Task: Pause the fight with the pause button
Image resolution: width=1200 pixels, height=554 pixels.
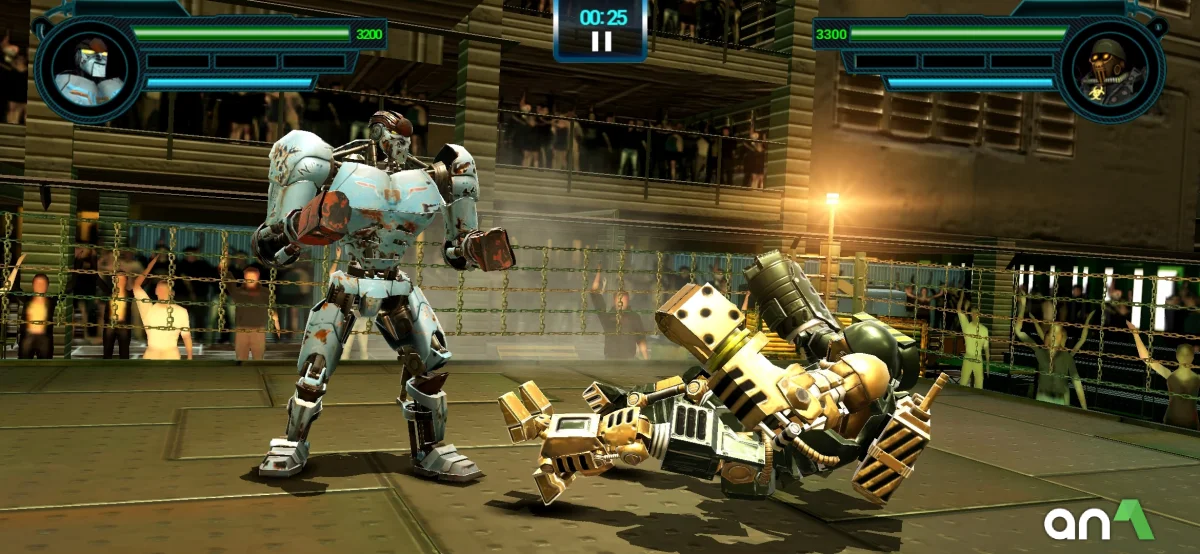Action: click(x=601, y=42)
